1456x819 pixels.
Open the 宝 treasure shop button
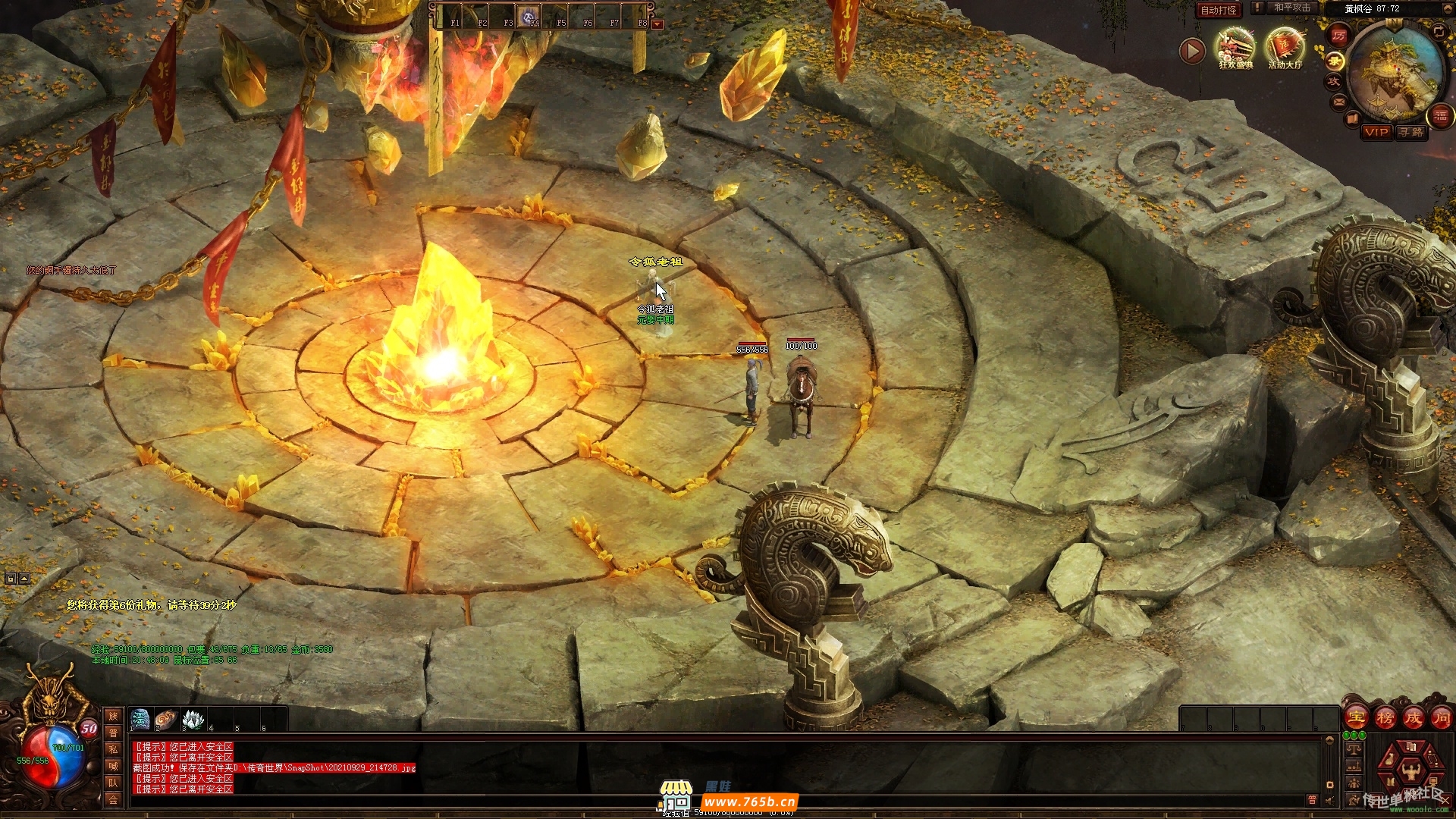pyautogui.click(x=1356, y=717)
